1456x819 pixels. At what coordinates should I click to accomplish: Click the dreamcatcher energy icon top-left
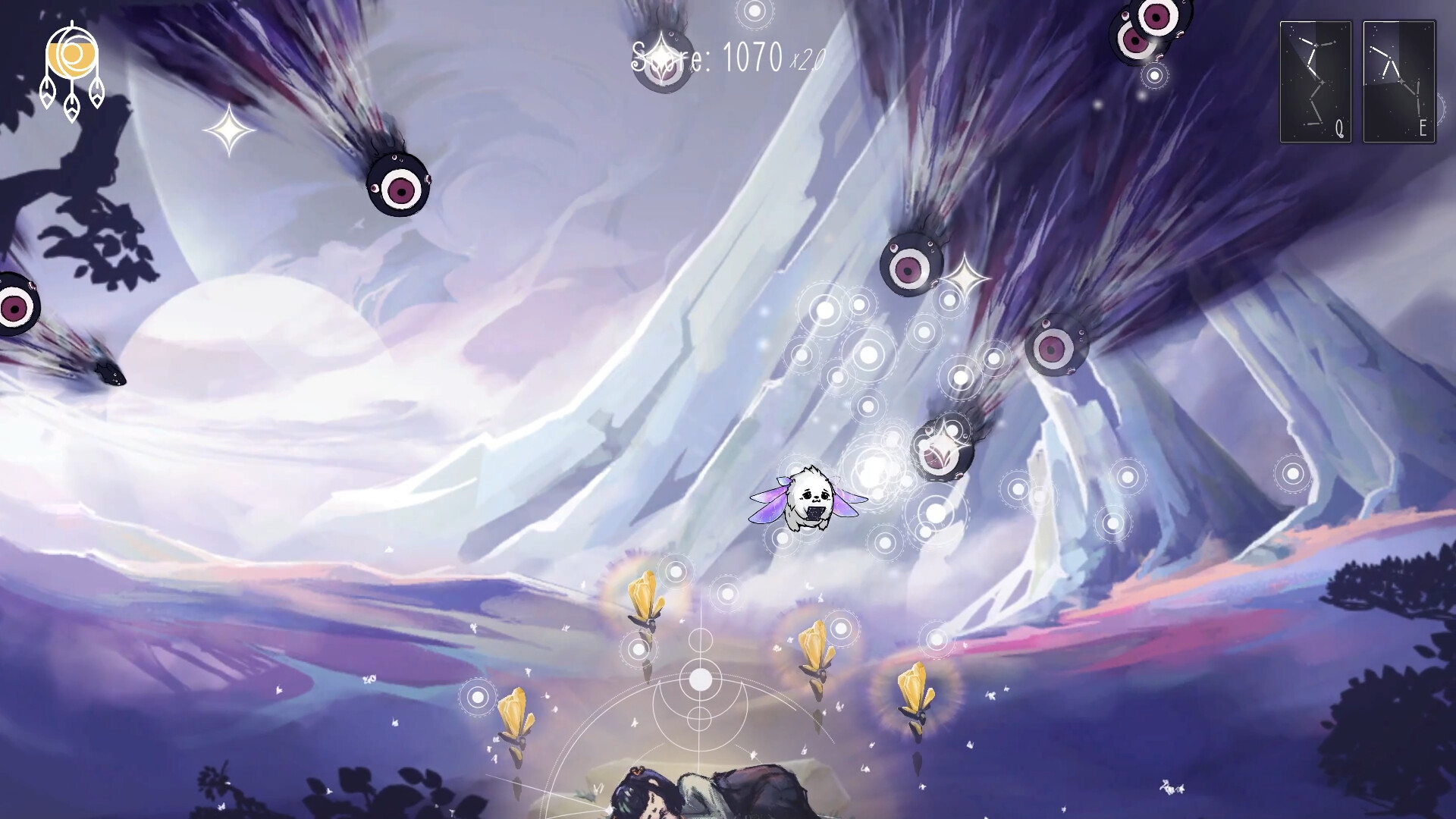click(74, 55)
